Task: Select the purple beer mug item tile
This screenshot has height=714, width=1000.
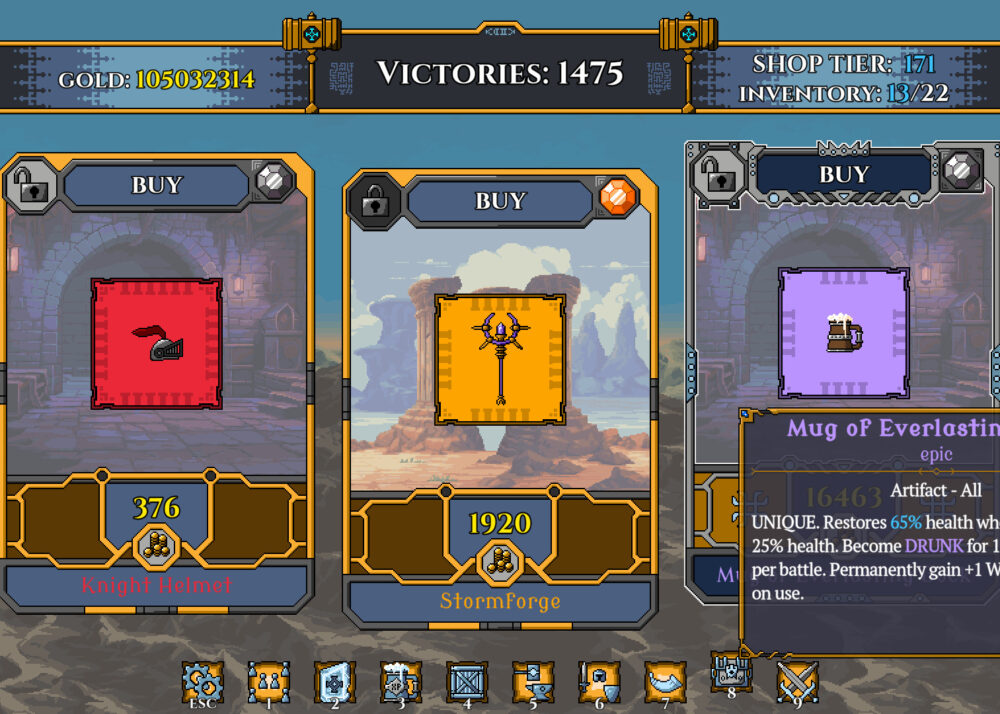Action: pos(843,333)
